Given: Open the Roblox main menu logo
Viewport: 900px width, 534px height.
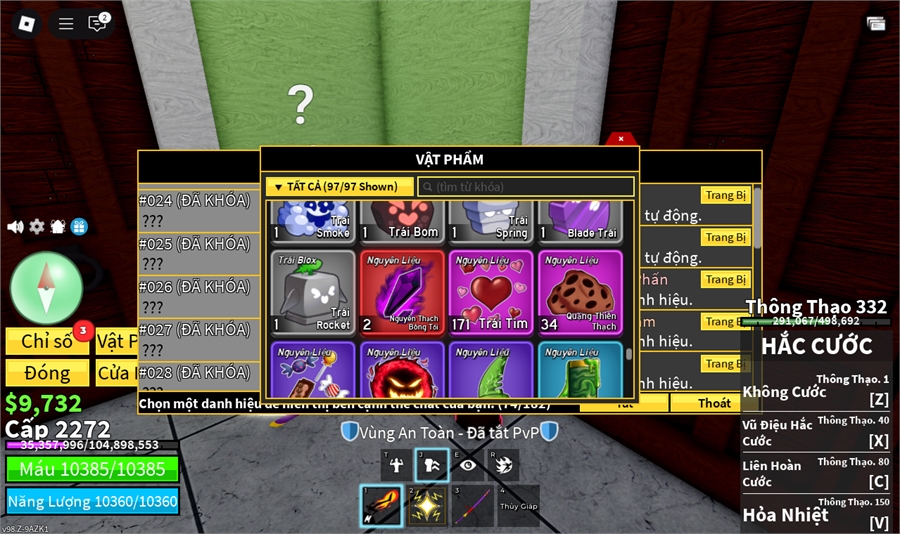Looking at the screenshot, I should pos(24,23).
